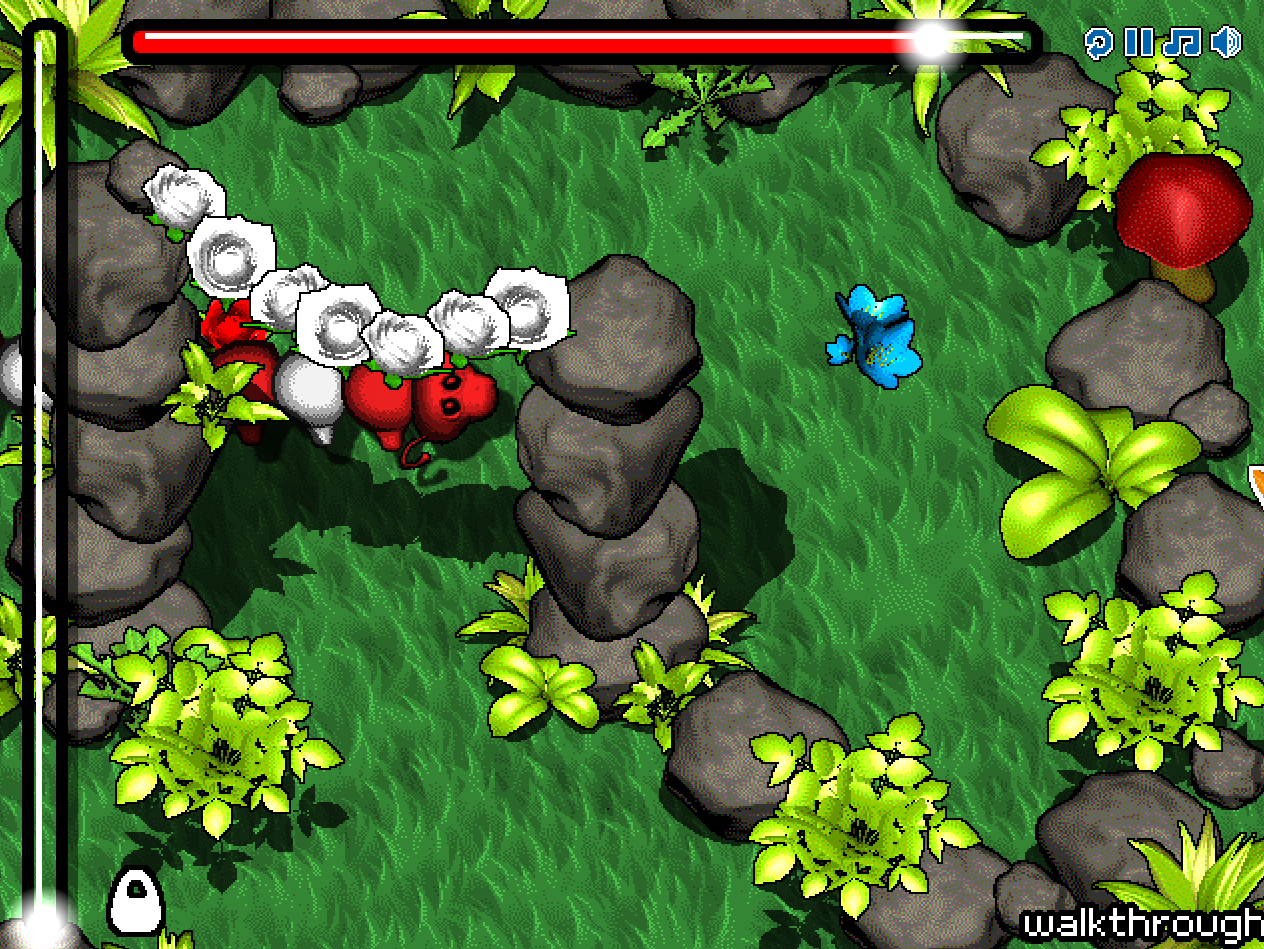Screen dimensions: 1264x949
Task: Toggle the music note button
Action: click(x=1182, y=42)
